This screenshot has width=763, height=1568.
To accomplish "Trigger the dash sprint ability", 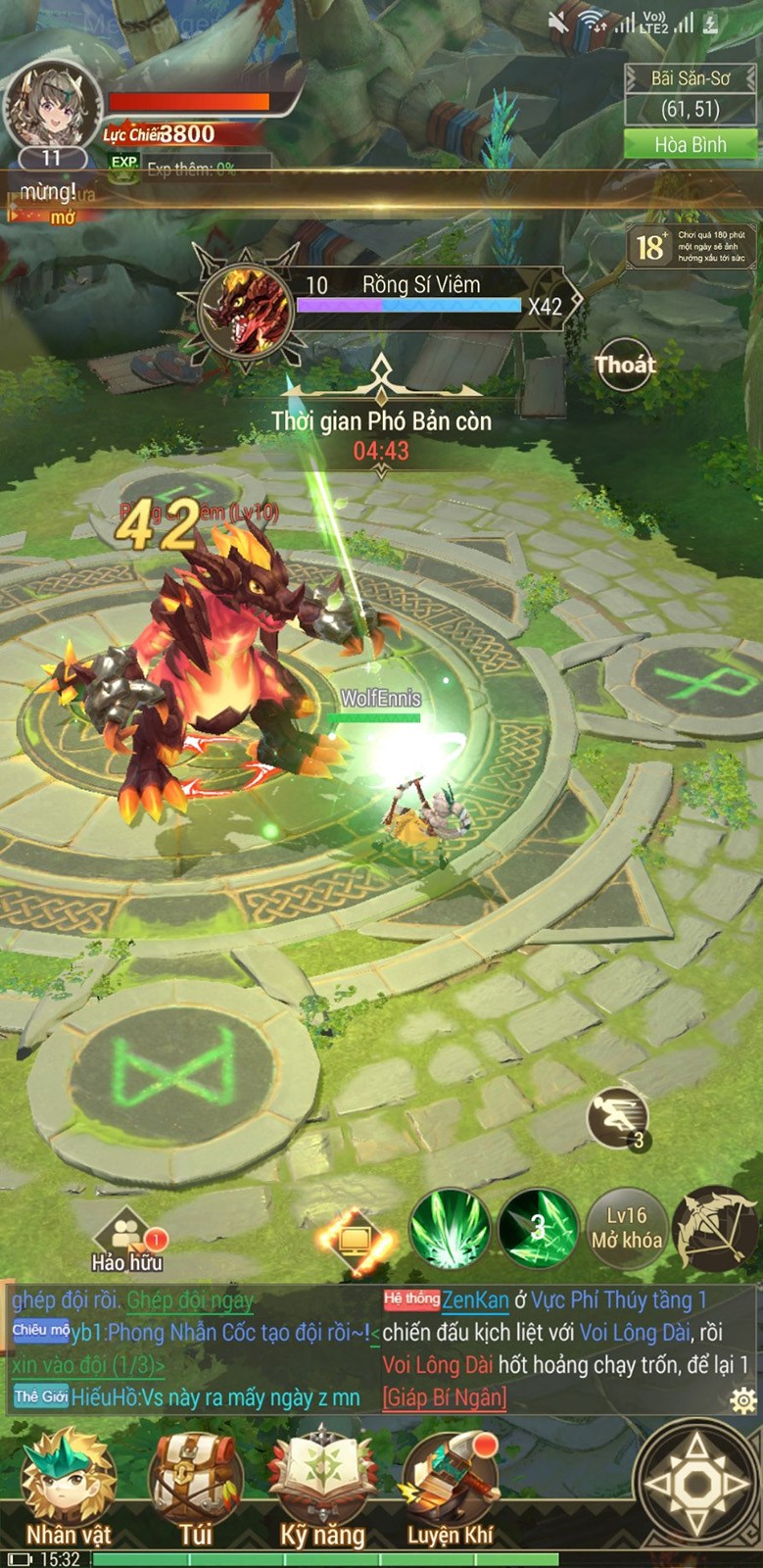I will 618,1117.
